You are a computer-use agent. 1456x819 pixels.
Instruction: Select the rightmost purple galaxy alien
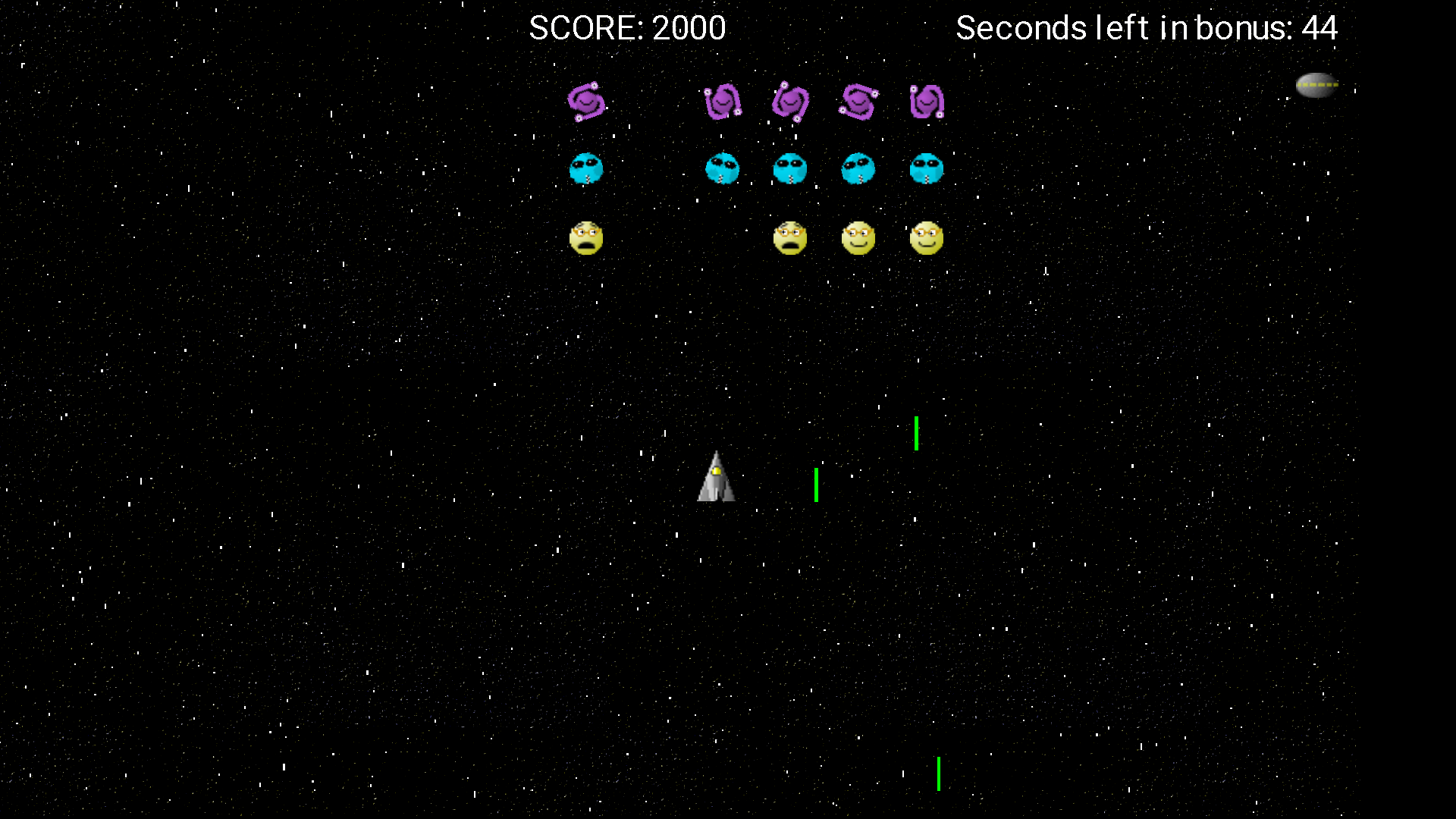click(x=927, y=102)
